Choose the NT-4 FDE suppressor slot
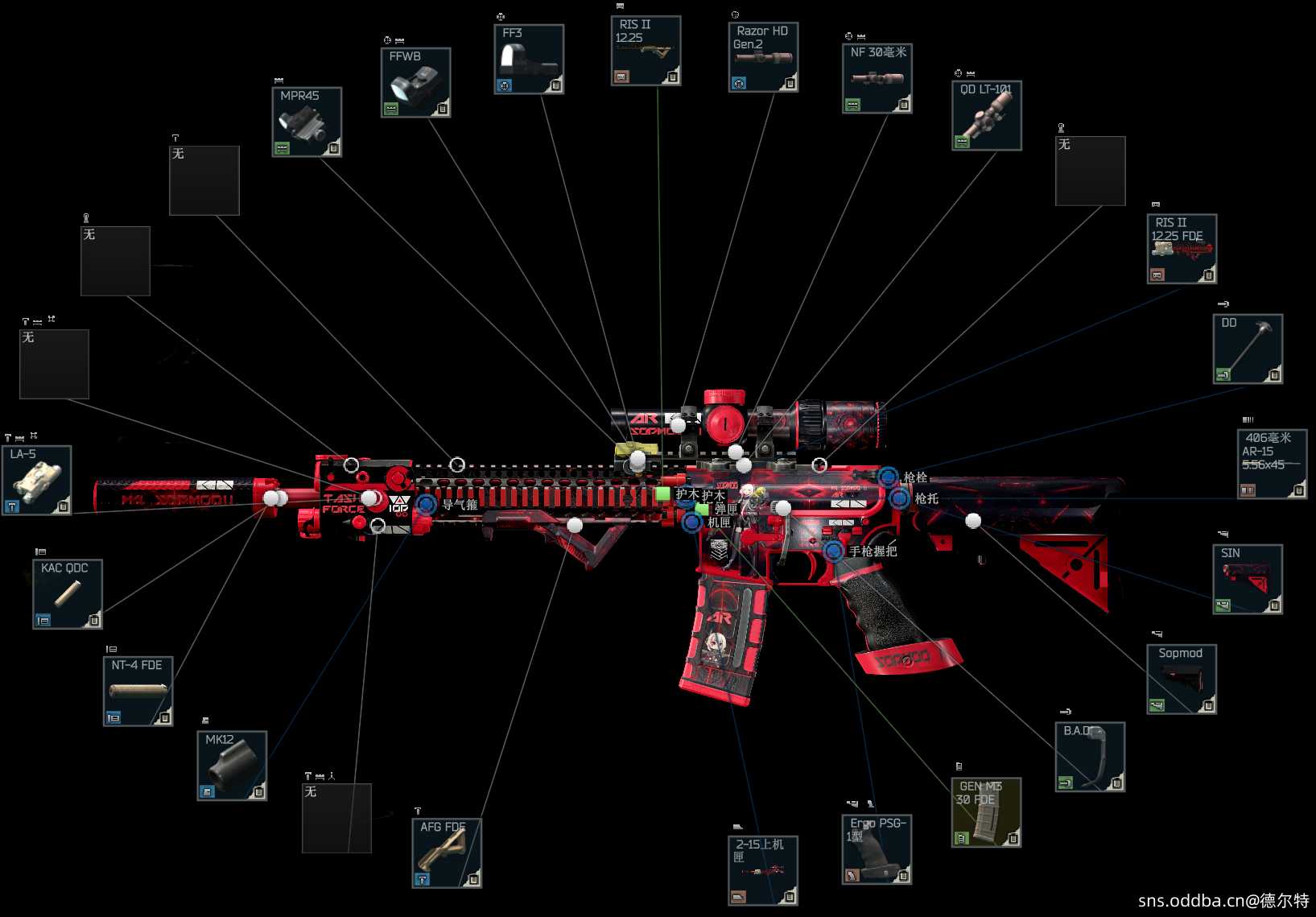This screenshot has width=1316, height=917. (x=138, y=692)
